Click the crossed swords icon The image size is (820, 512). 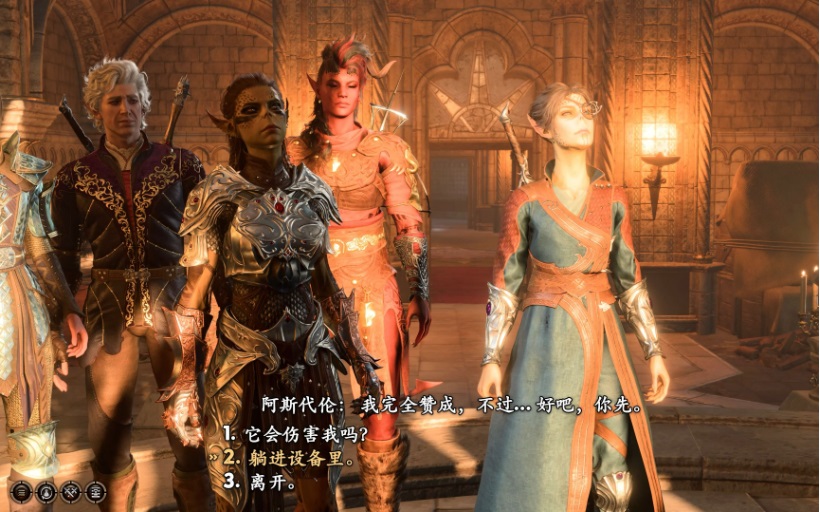point(71,492)
